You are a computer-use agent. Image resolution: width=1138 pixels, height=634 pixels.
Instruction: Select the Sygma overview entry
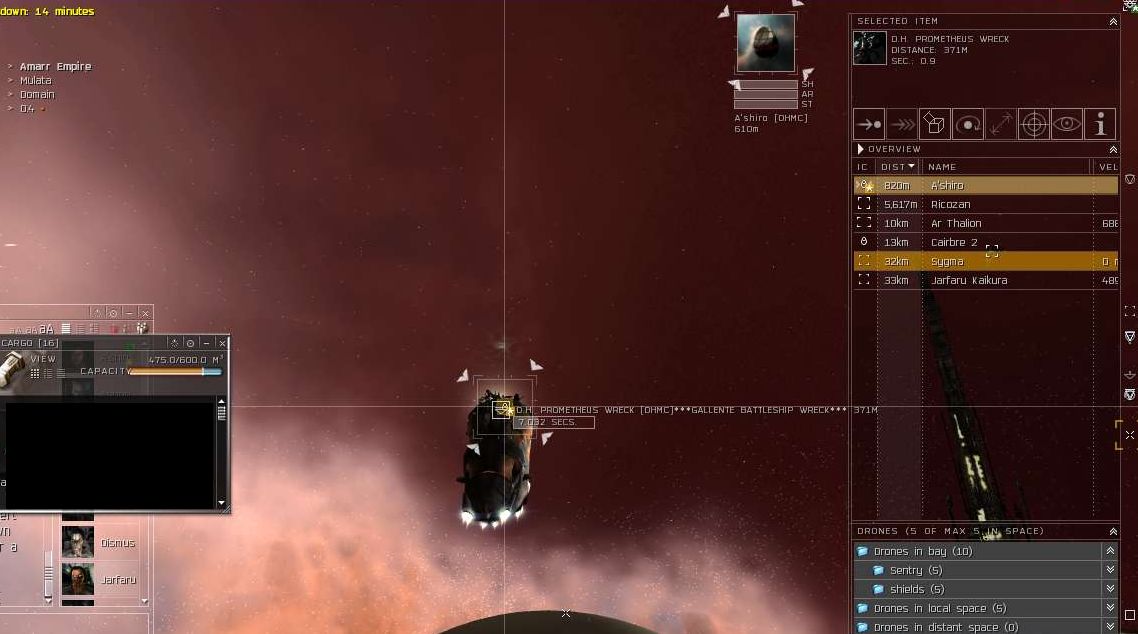[947, 262]
